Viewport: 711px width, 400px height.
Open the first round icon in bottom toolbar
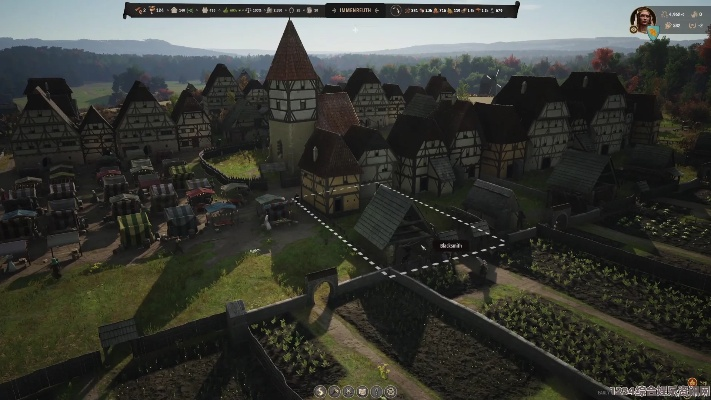point(321,391)
